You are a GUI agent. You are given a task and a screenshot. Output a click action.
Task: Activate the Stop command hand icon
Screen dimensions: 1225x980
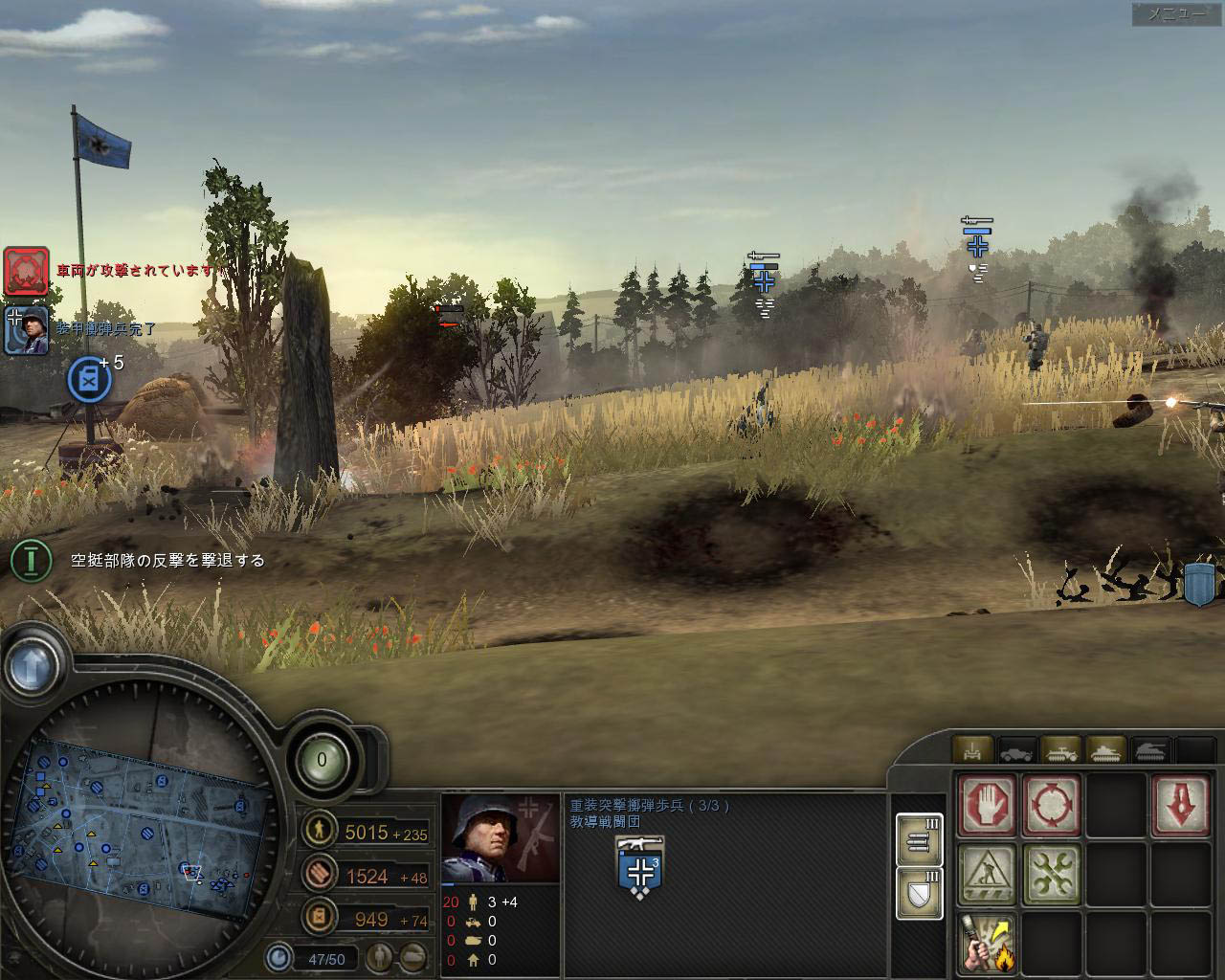pyautogui.click(x=987, y=805)
